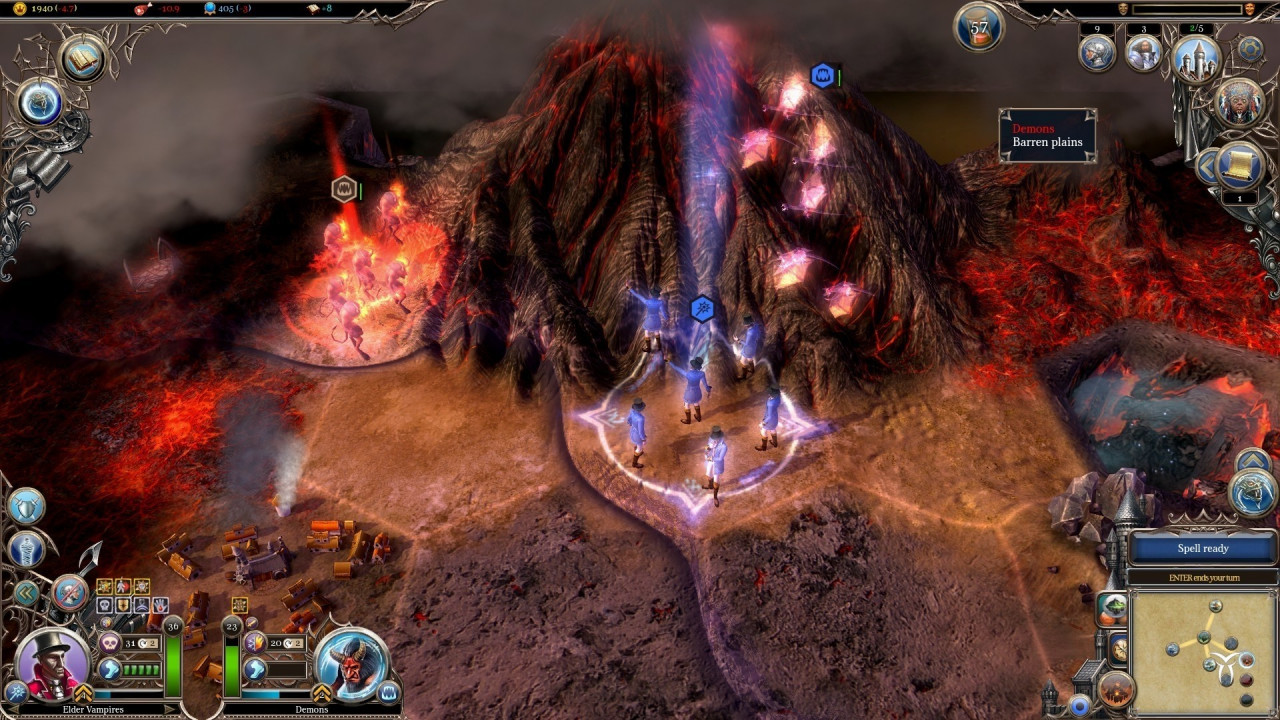Open the heroes list with the bearded lord
Viewport: 1280px width, 720px height.
[1143, 52]
